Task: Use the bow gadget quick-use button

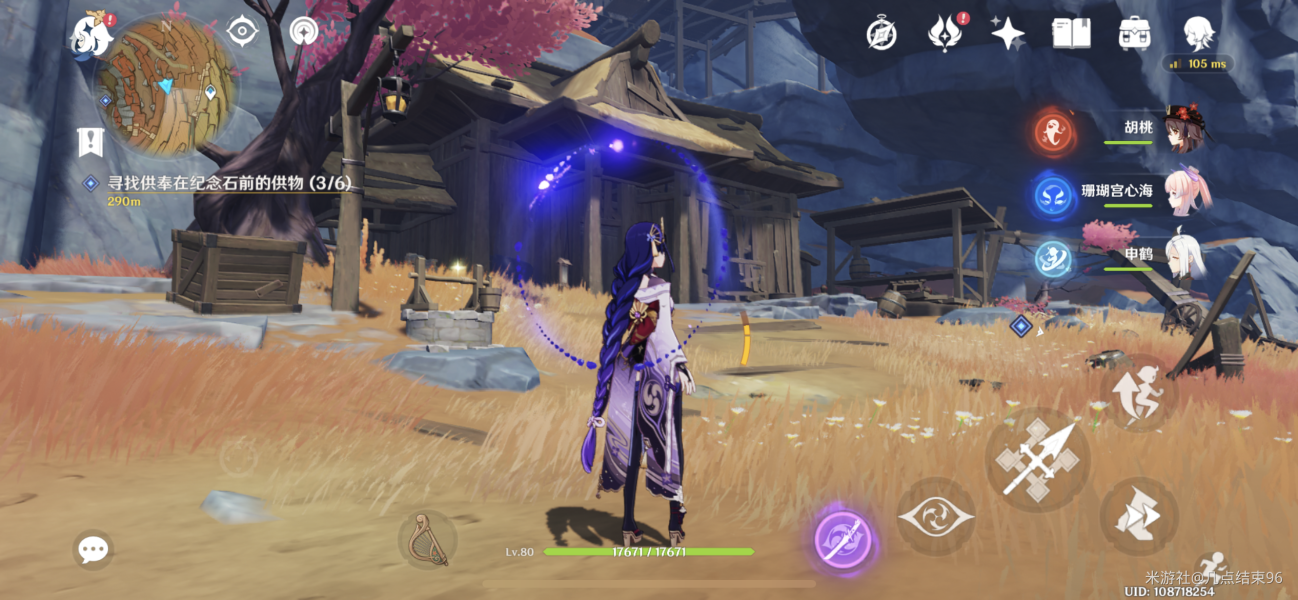Action: tap(427, 538)
